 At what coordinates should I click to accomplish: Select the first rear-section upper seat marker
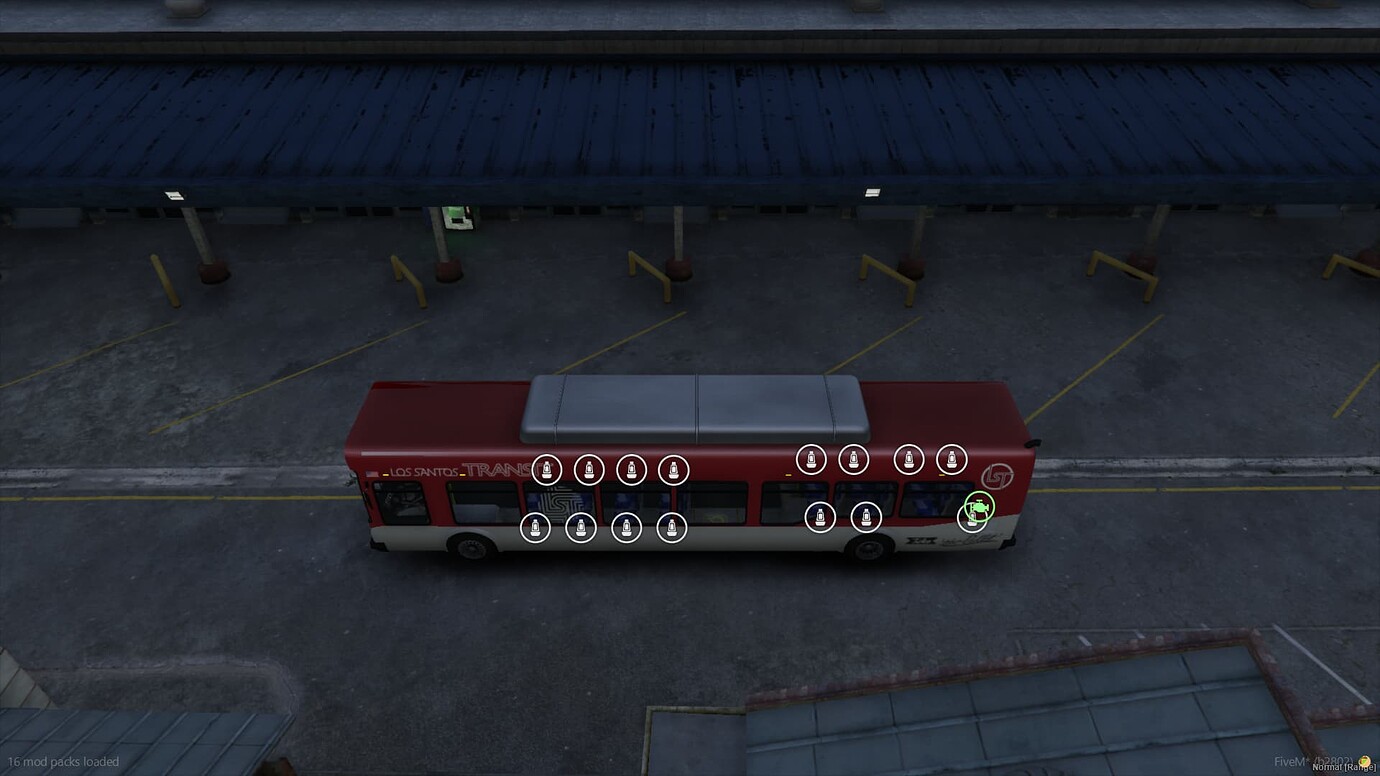click(x=810, y=458)
